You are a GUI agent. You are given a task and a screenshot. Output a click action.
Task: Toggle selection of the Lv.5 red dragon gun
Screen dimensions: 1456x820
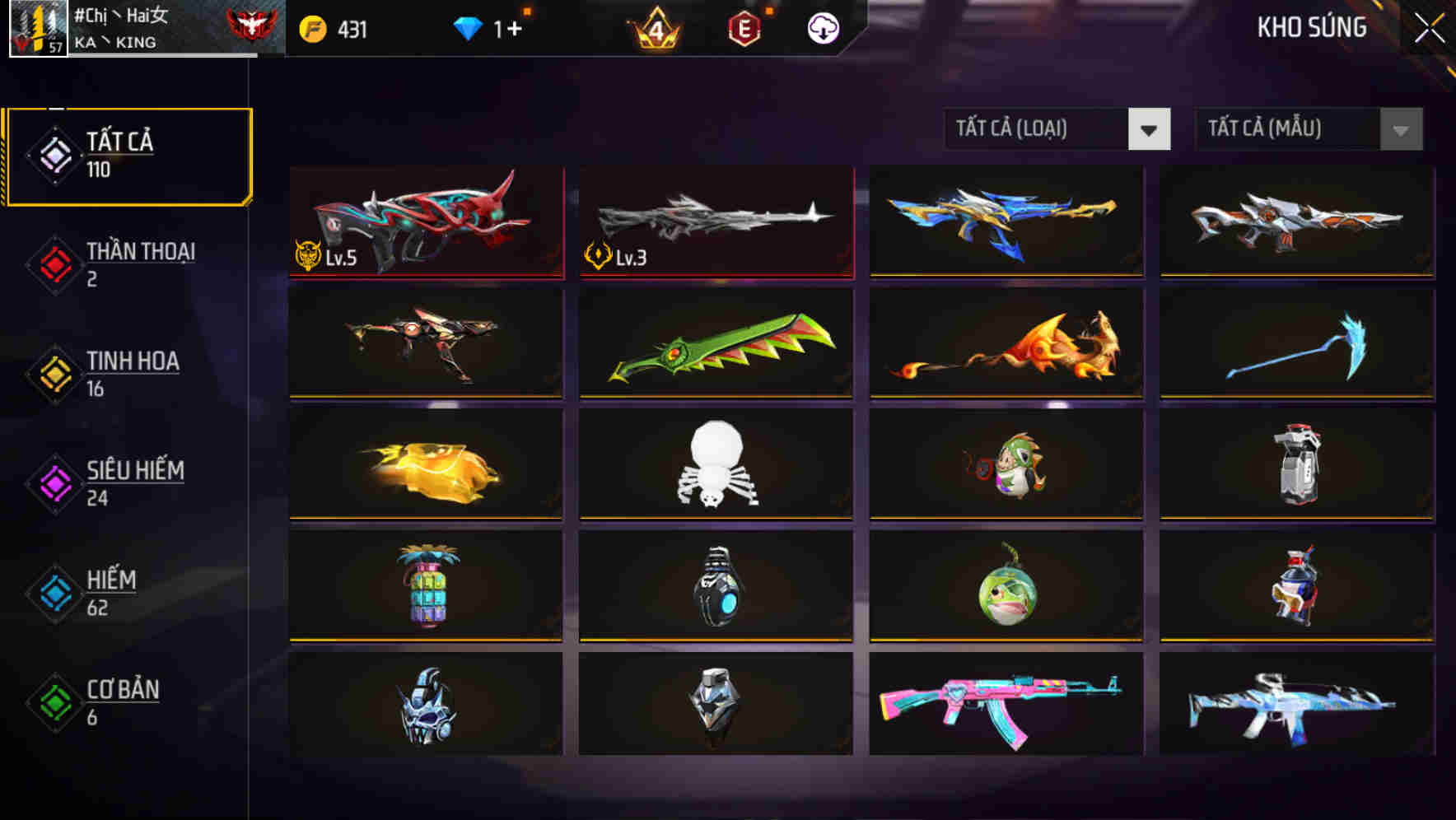pyautogui.click(x=425, y=222)
